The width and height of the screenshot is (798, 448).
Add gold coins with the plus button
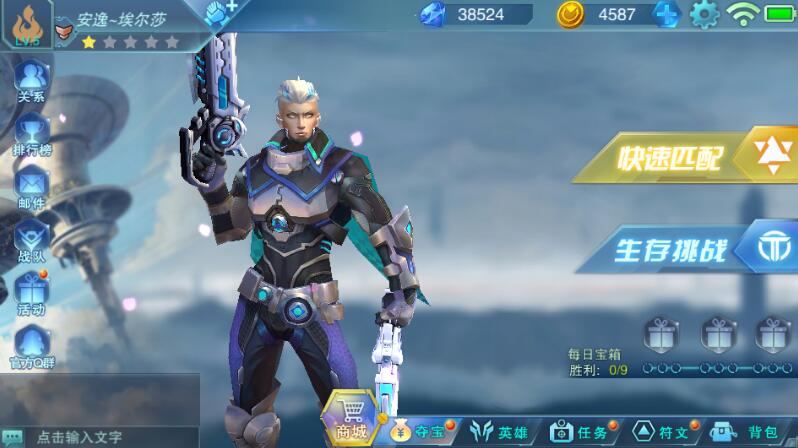point(667,14)
